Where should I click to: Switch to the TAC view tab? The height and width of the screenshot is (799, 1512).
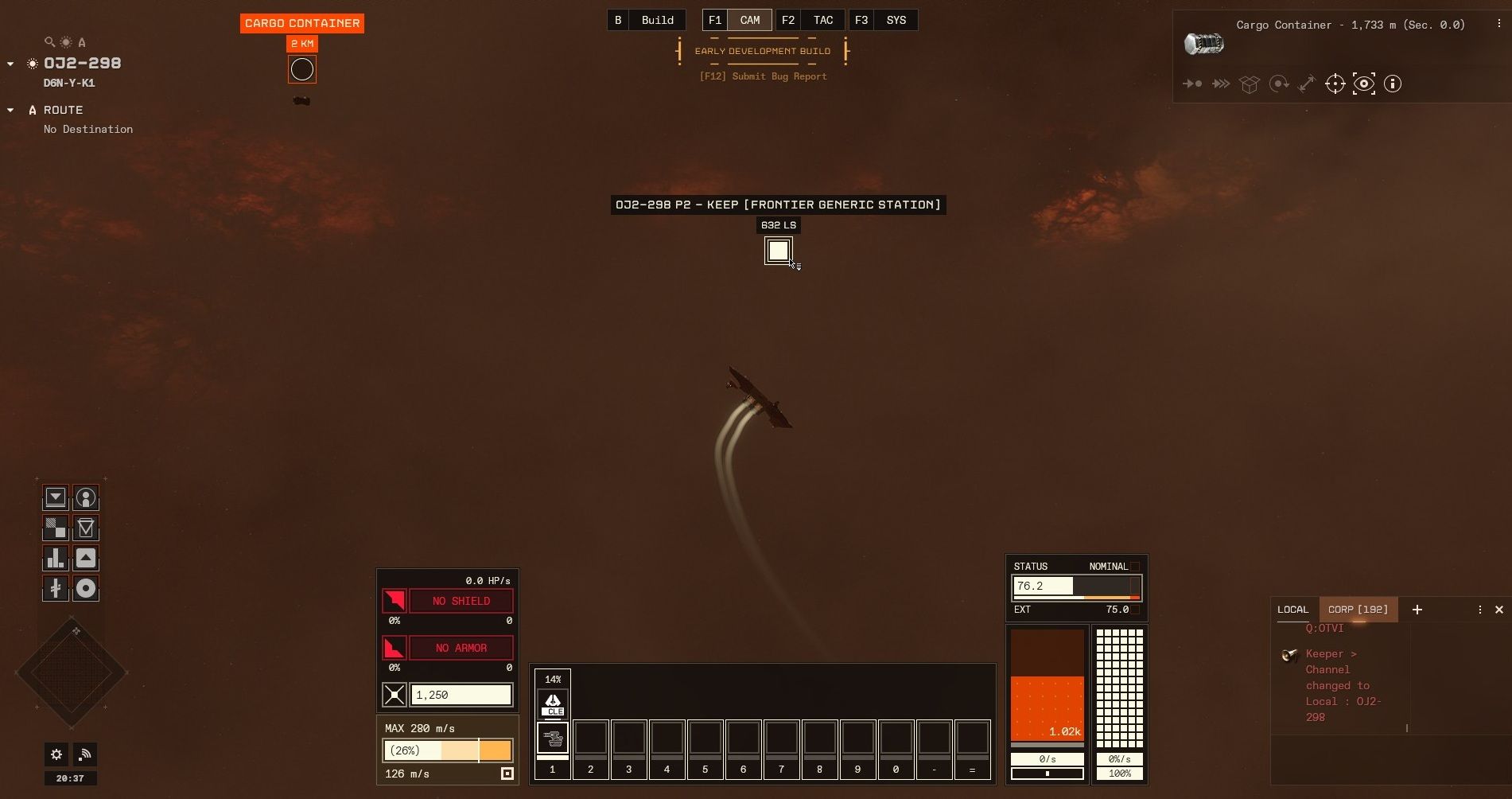point(822,21)
